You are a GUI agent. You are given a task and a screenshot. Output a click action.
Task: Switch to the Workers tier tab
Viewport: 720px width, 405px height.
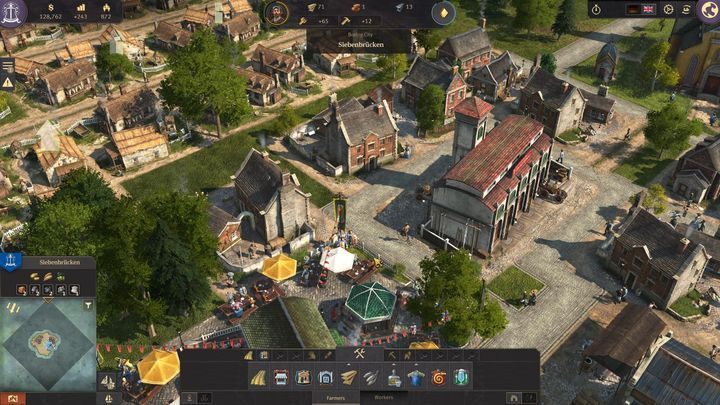tap(383, 397)
